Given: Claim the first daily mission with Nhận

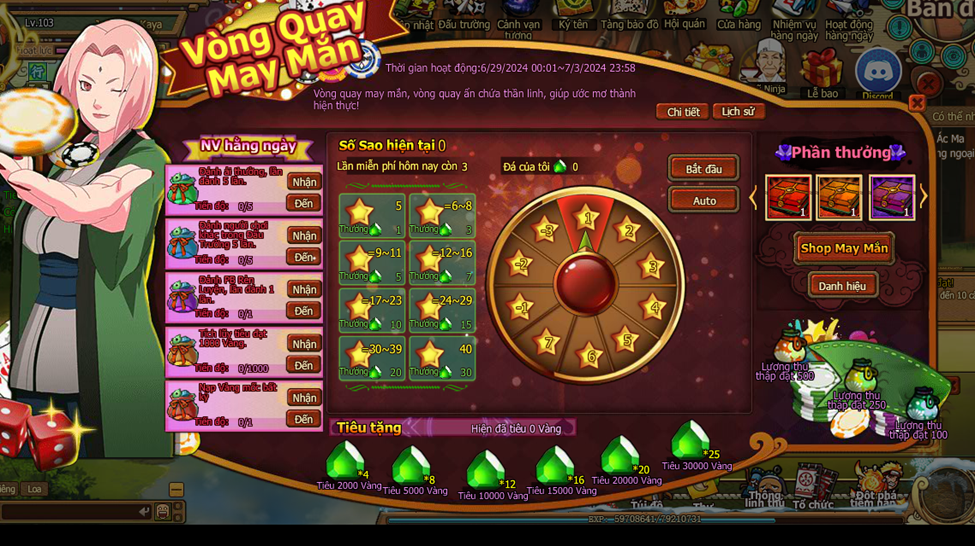Looking at the screenshot, I should (x=304, y=182).
